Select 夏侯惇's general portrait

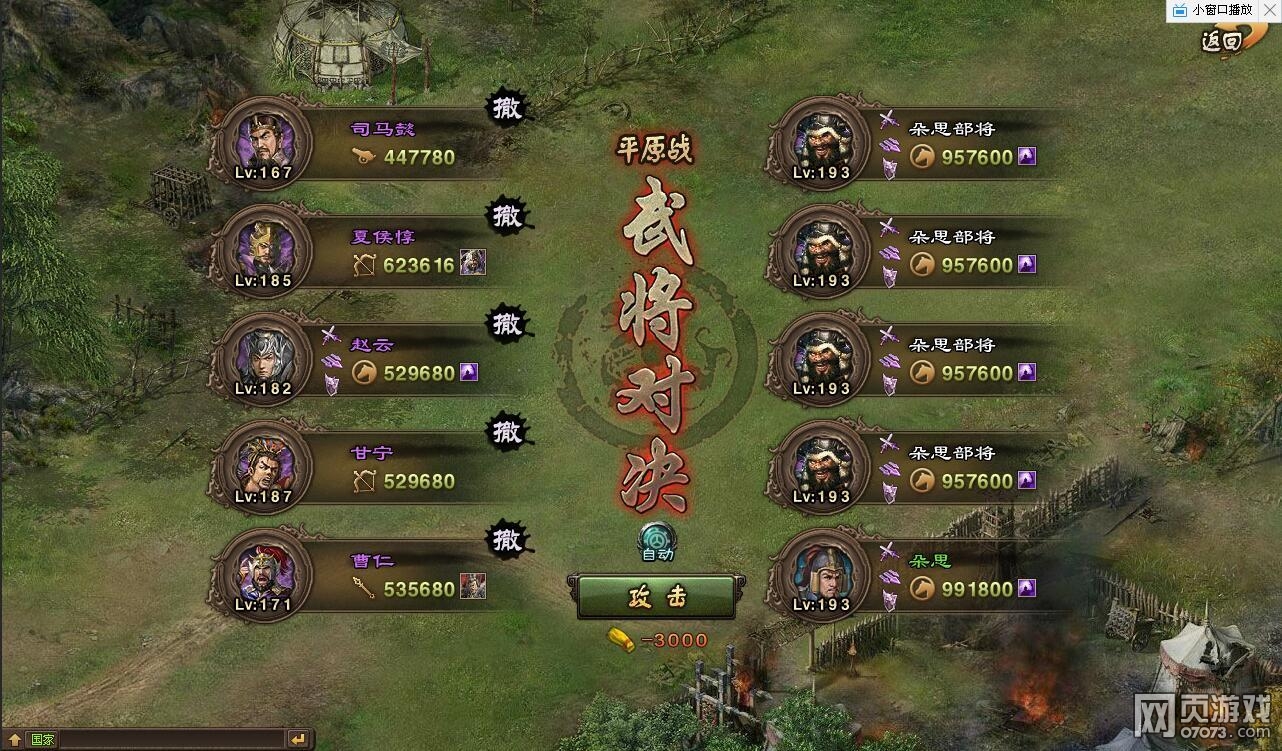265,250
